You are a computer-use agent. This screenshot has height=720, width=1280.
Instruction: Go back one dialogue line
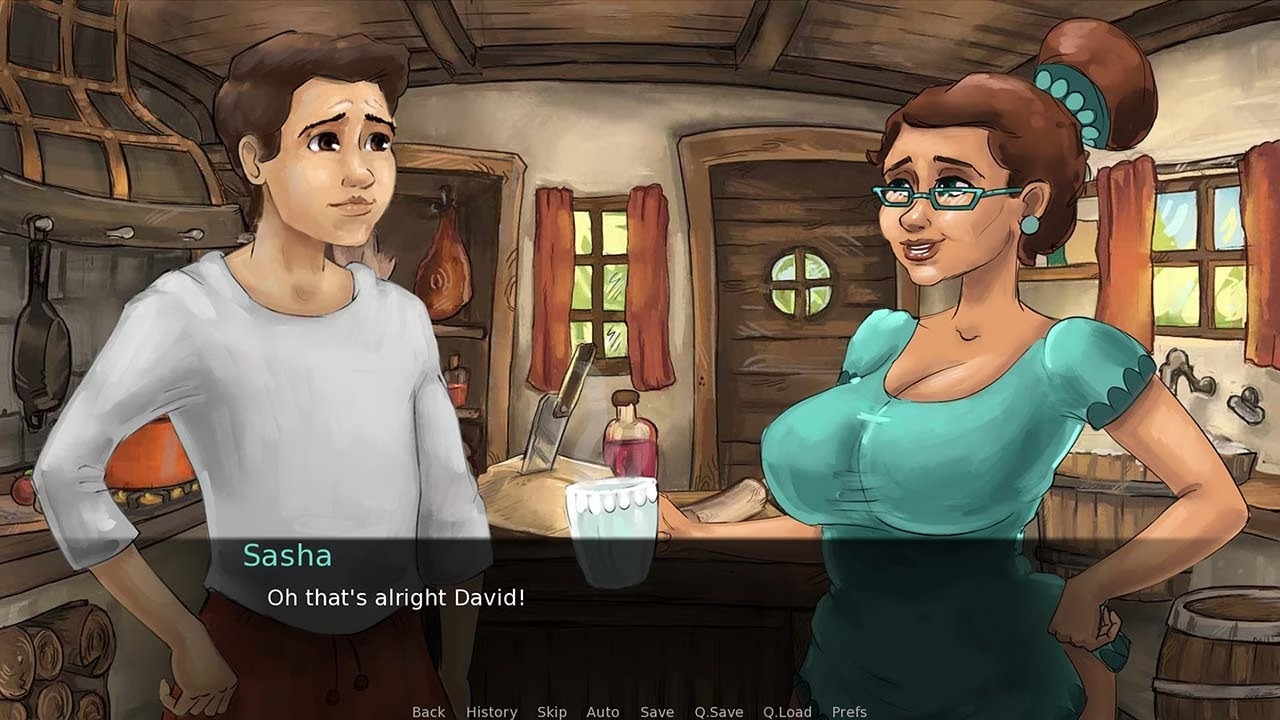pos(428,712)
